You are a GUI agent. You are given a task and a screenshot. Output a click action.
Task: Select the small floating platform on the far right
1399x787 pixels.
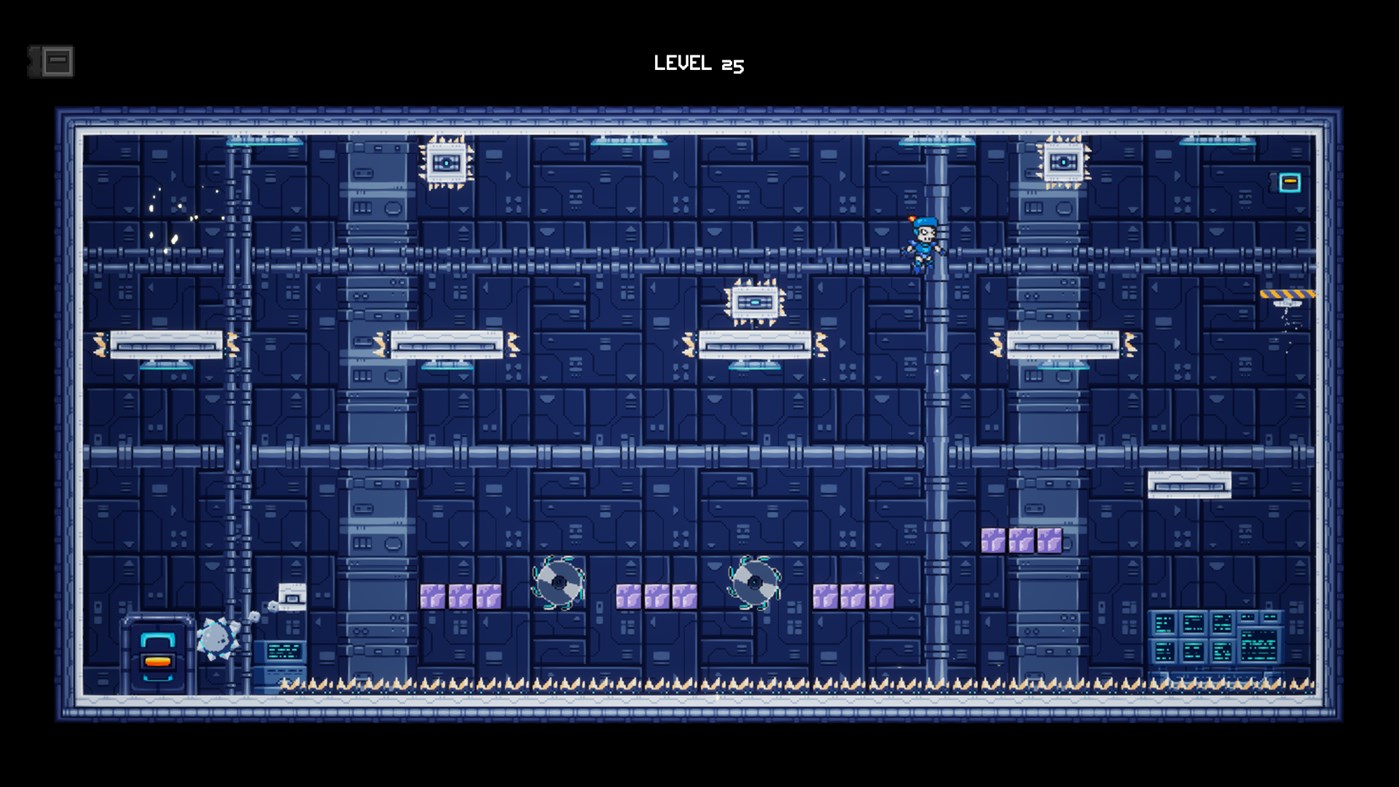point(1190,483)
